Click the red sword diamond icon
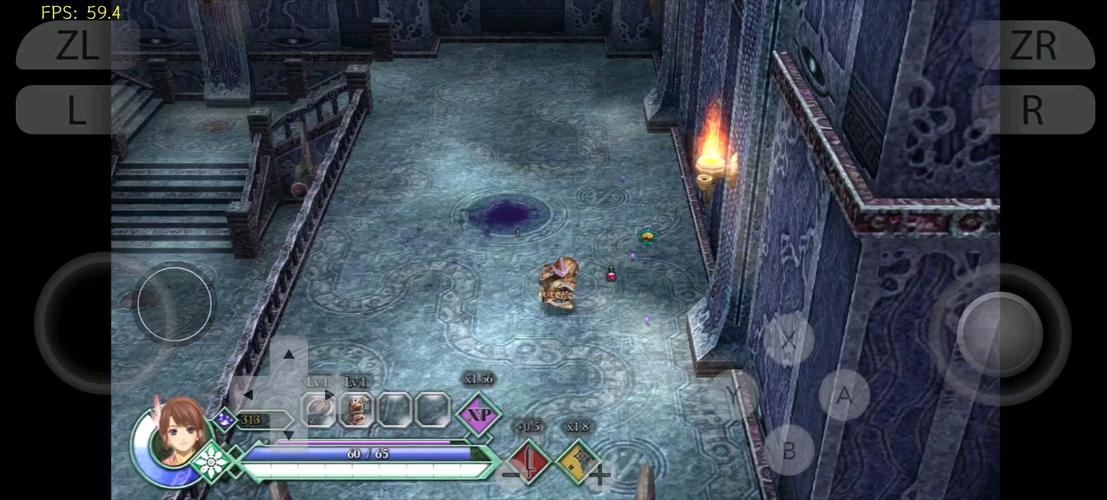This screenshot has width=1107, height=500. coord(529,461)
